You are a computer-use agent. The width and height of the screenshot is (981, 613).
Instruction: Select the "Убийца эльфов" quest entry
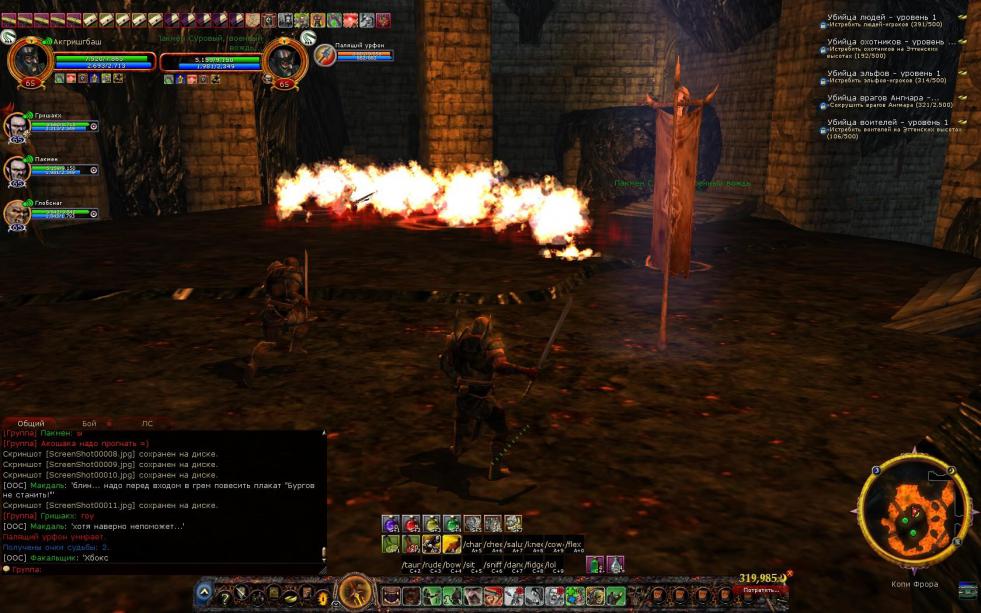pyautogui.click(x=884, y=74)
